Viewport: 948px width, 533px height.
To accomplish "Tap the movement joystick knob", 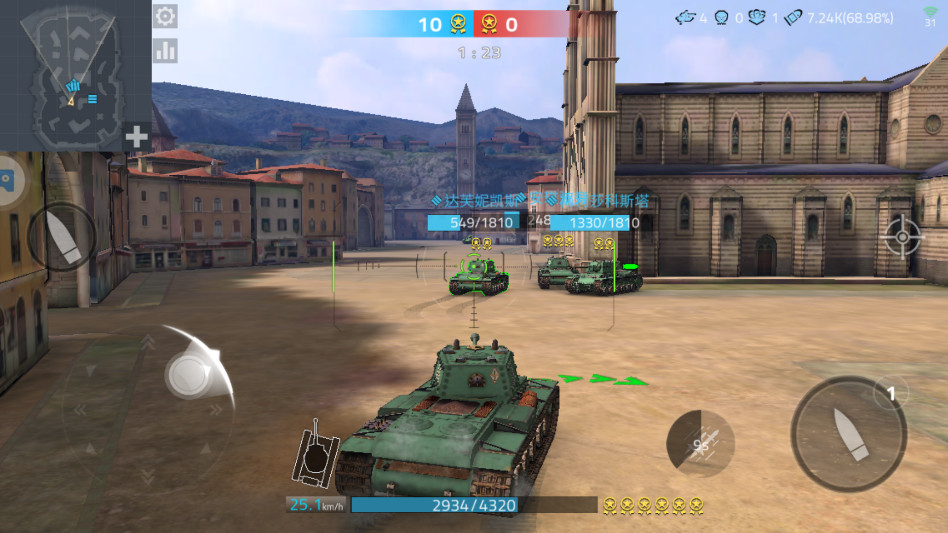I will tap(186, 375).
